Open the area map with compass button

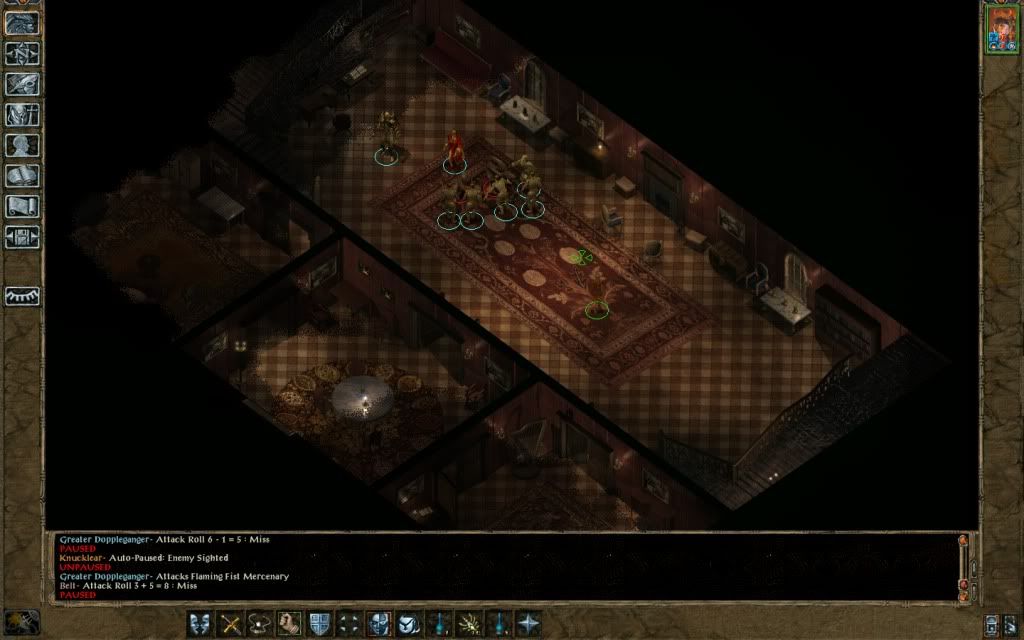pos(22,53)
